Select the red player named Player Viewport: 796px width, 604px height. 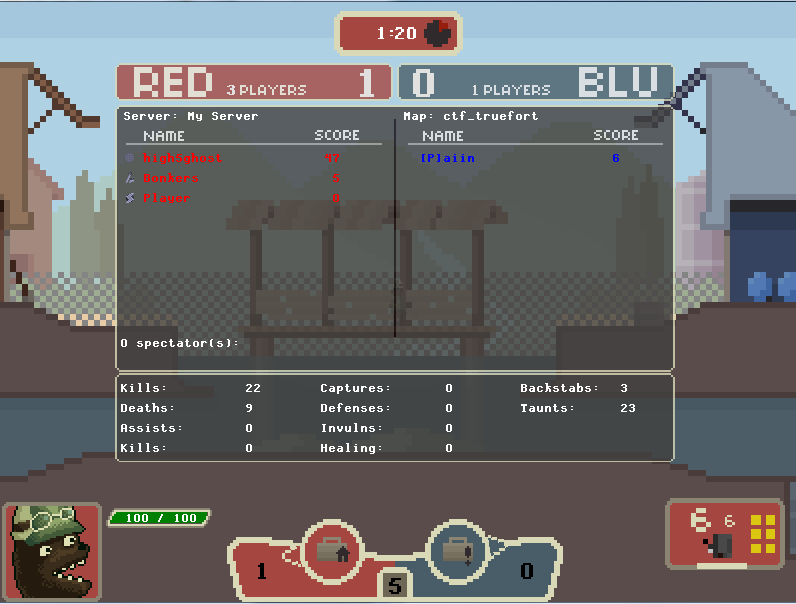point(166,198)
